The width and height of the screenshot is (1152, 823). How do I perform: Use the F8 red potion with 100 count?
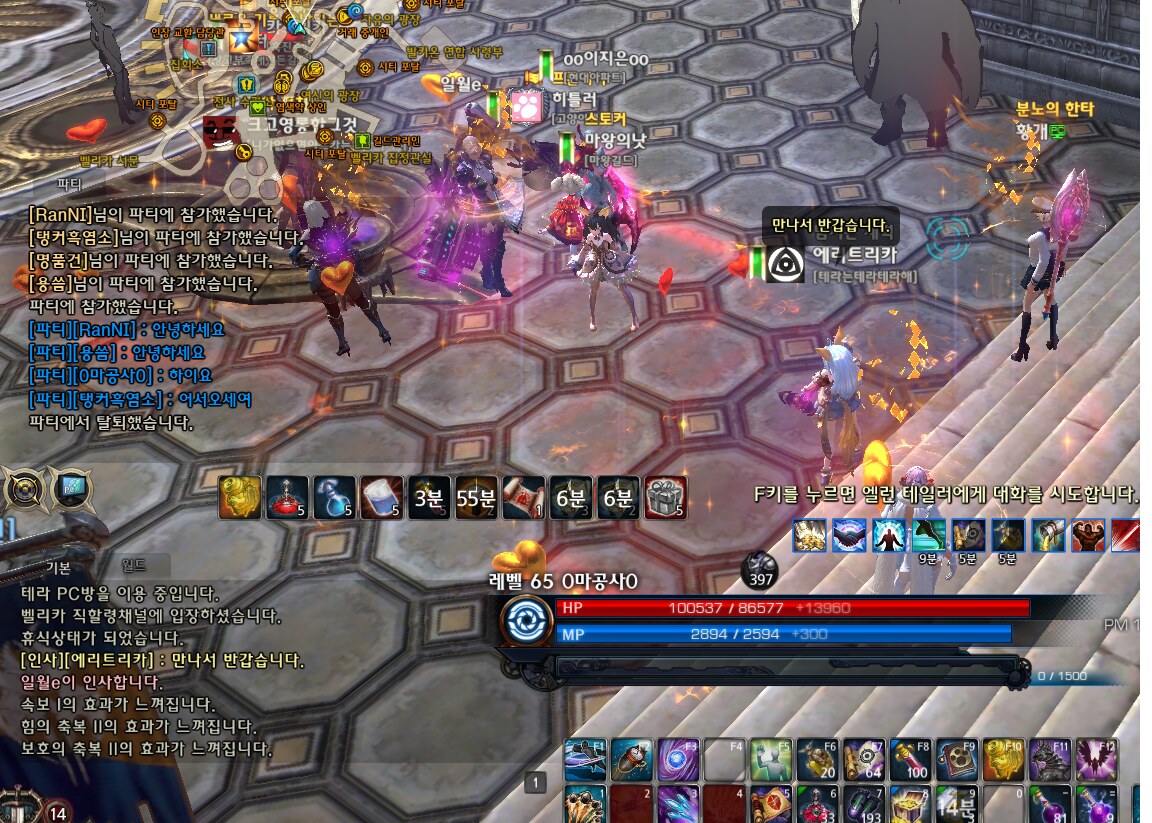pos(910,761)
